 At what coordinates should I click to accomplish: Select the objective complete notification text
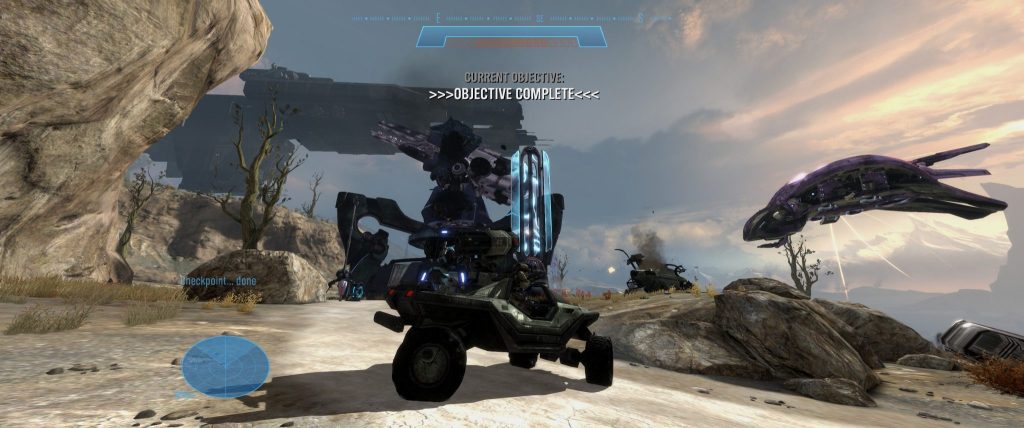click(513, 94)
